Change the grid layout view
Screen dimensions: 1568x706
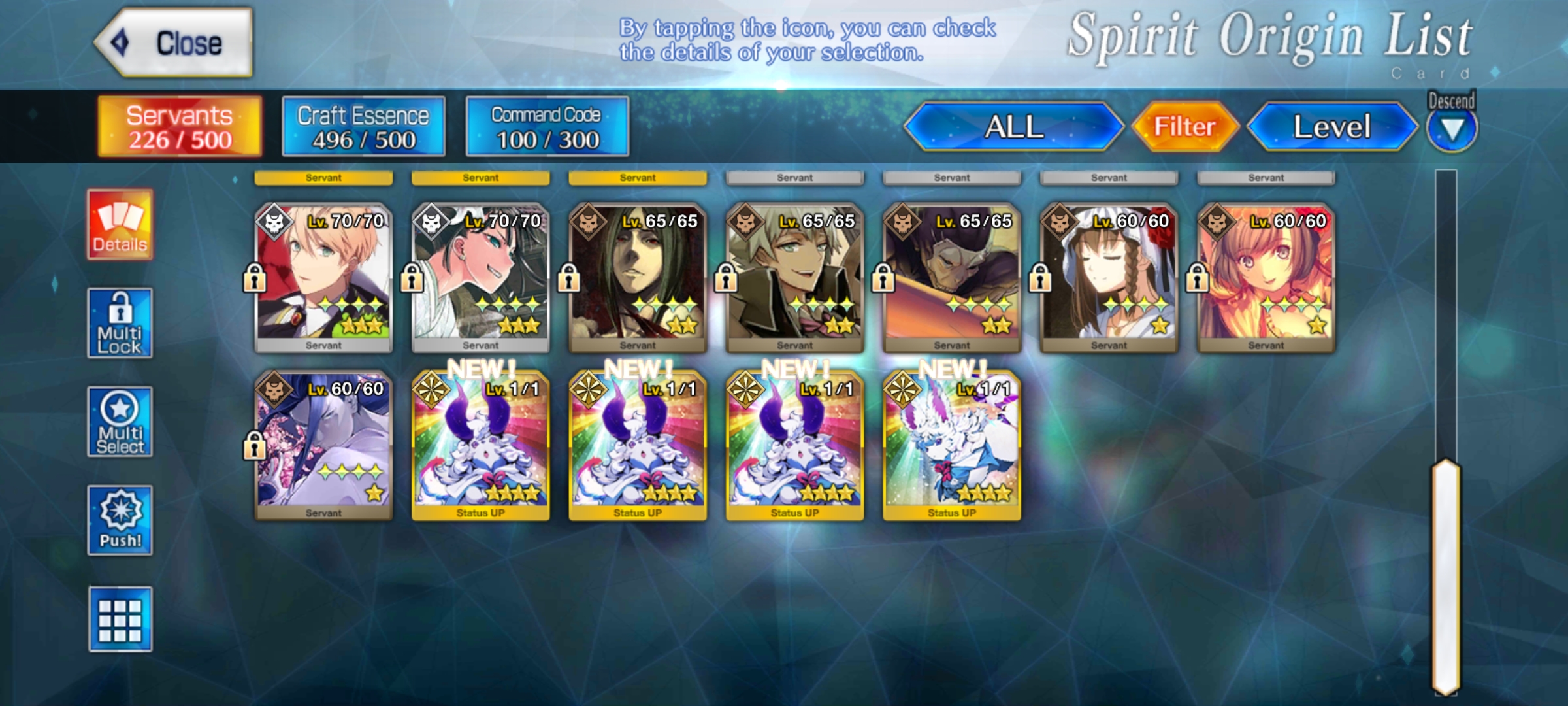point(120,619)
